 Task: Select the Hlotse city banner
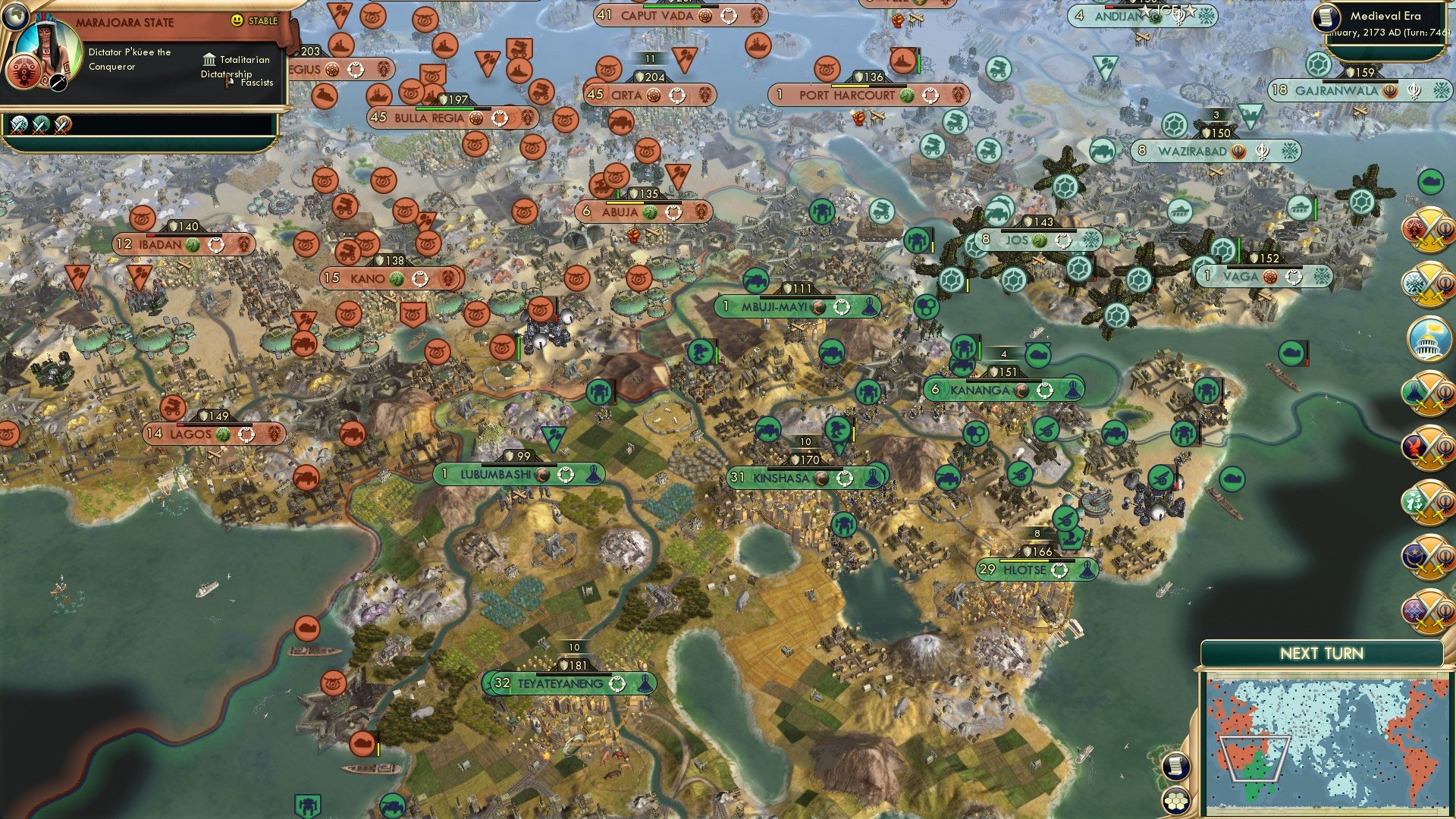1039,570
